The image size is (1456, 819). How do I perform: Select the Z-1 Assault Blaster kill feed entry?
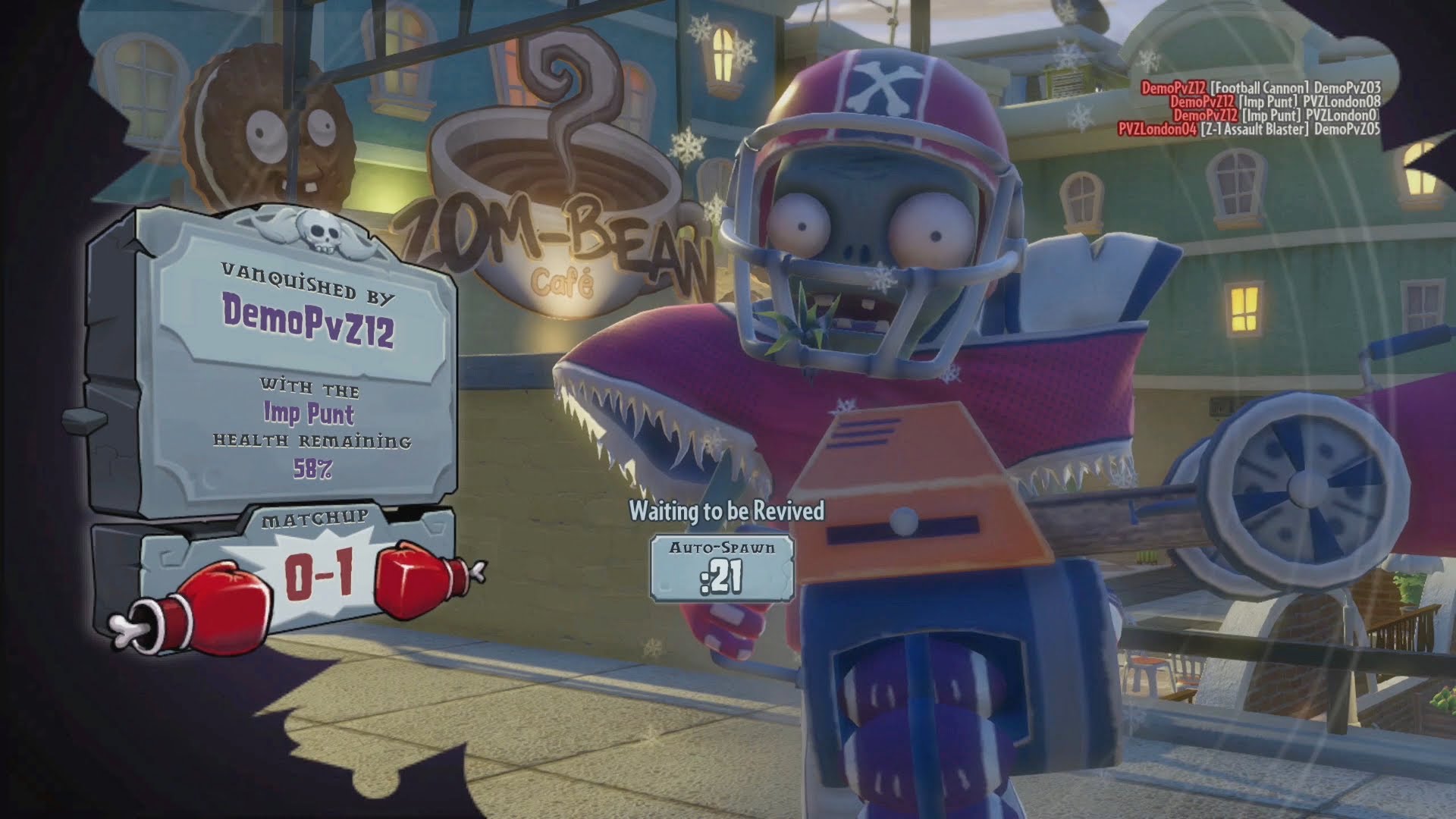tap(1248, 129)
